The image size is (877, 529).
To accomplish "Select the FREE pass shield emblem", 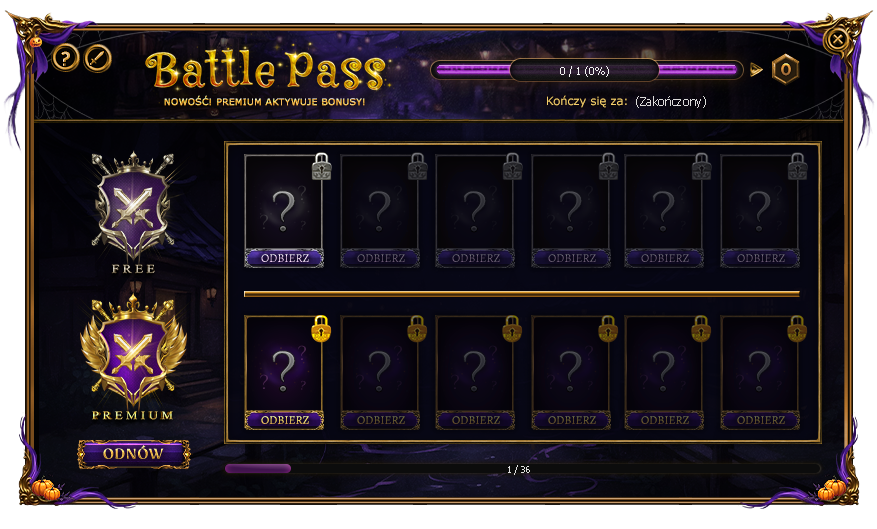I will pos(133,206).
